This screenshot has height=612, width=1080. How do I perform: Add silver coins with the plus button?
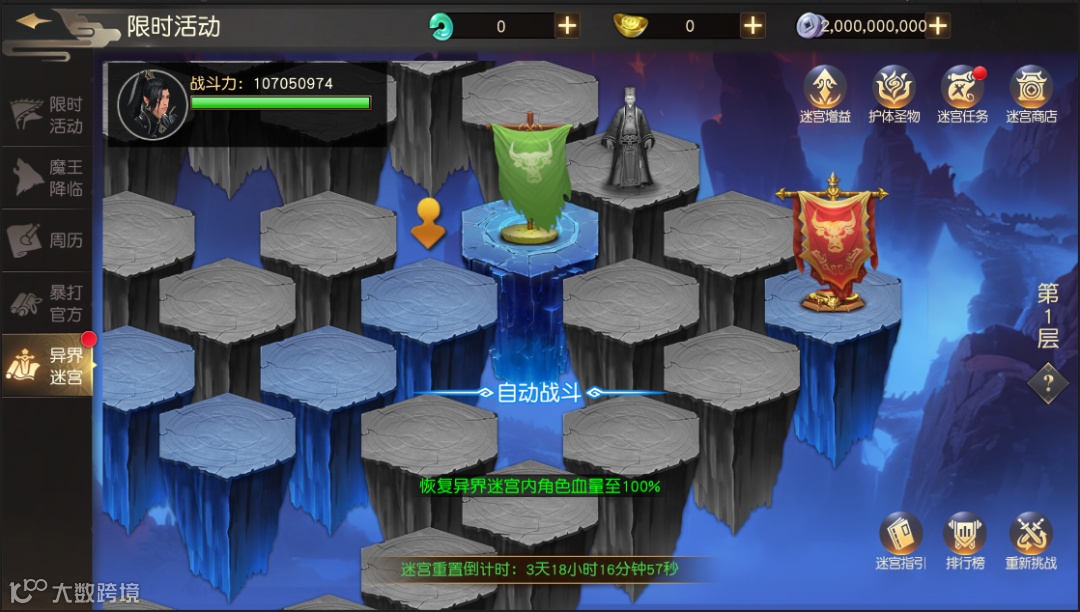tap(938, 26)
